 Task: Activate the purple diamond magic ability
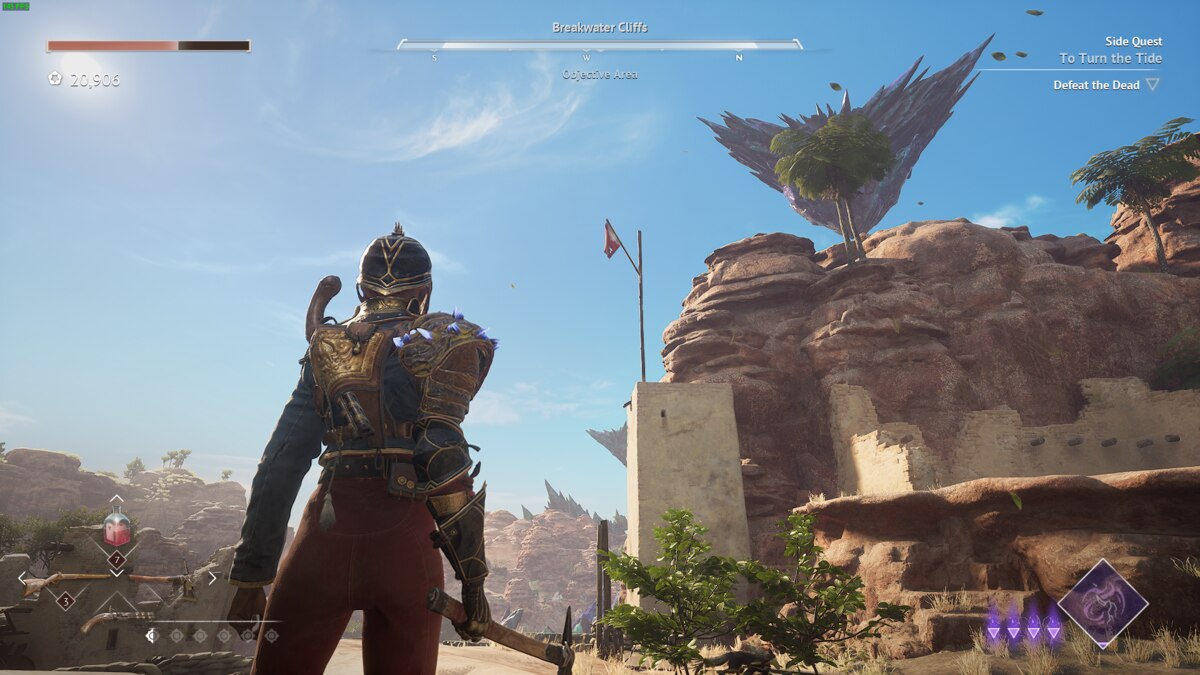coord(1102,603)
